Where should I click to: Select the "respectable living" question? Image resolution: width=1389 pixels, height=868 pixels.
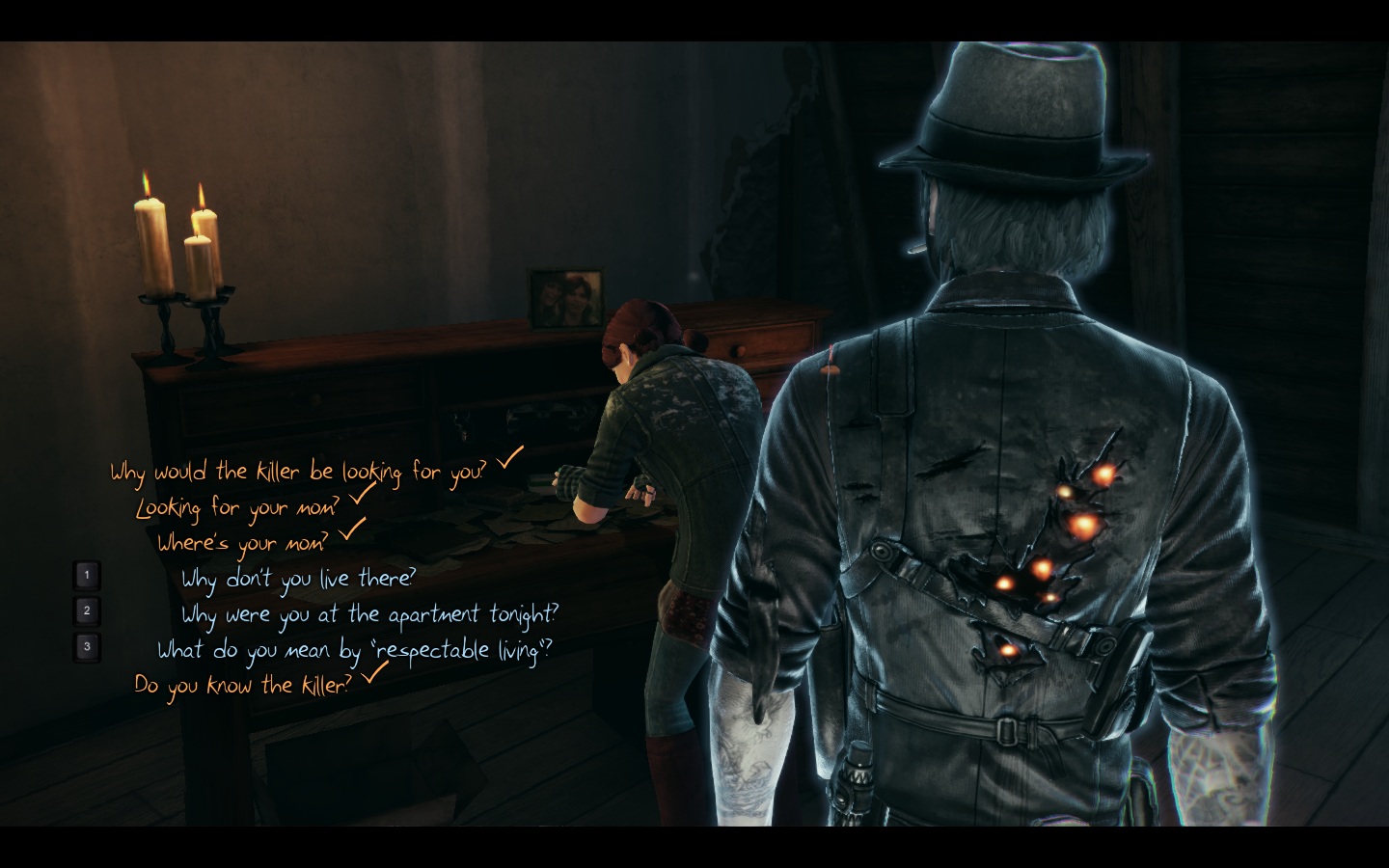point(355,650)
